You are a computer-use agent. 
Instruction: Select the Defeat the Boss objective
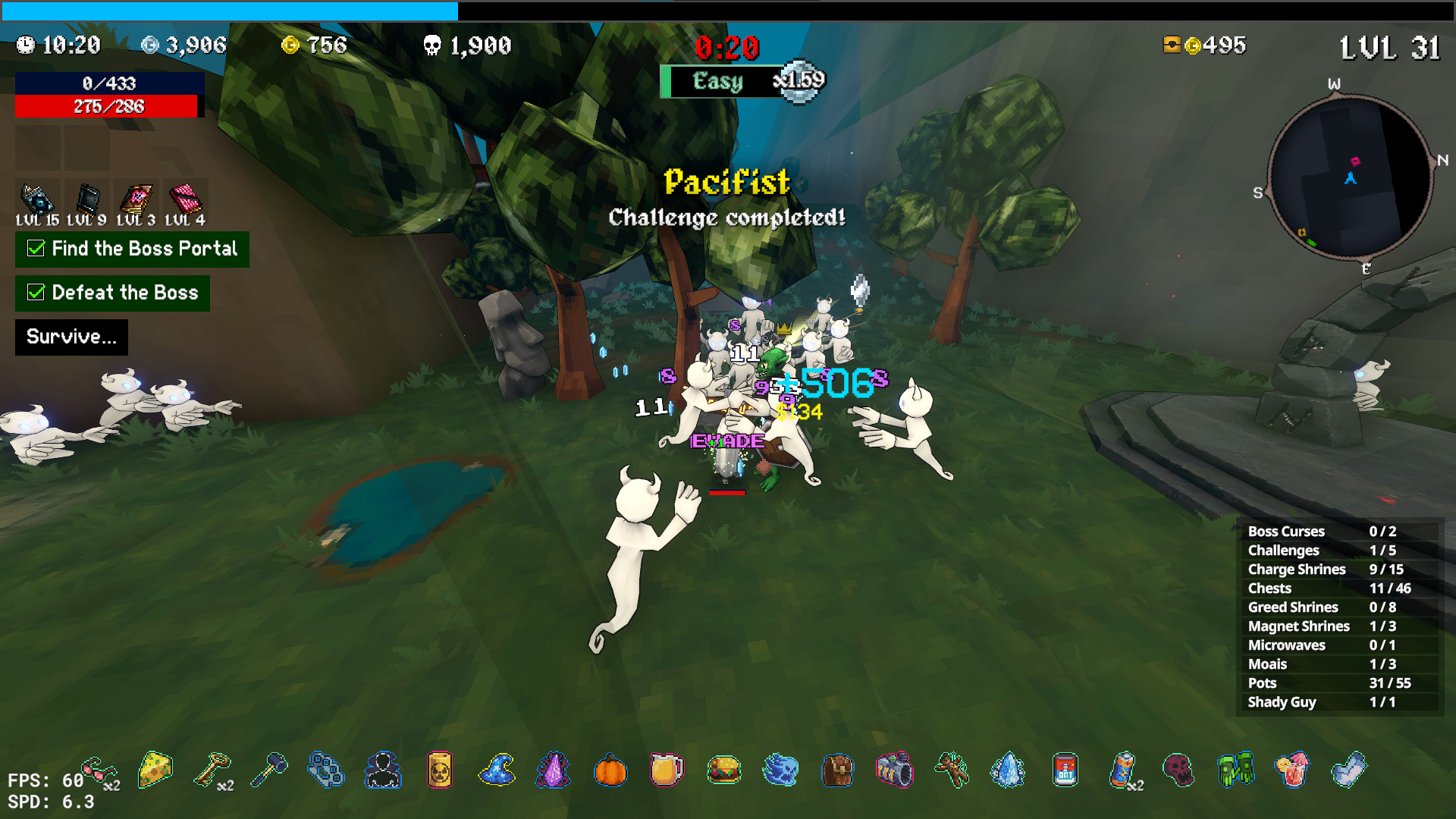(112, 293)
